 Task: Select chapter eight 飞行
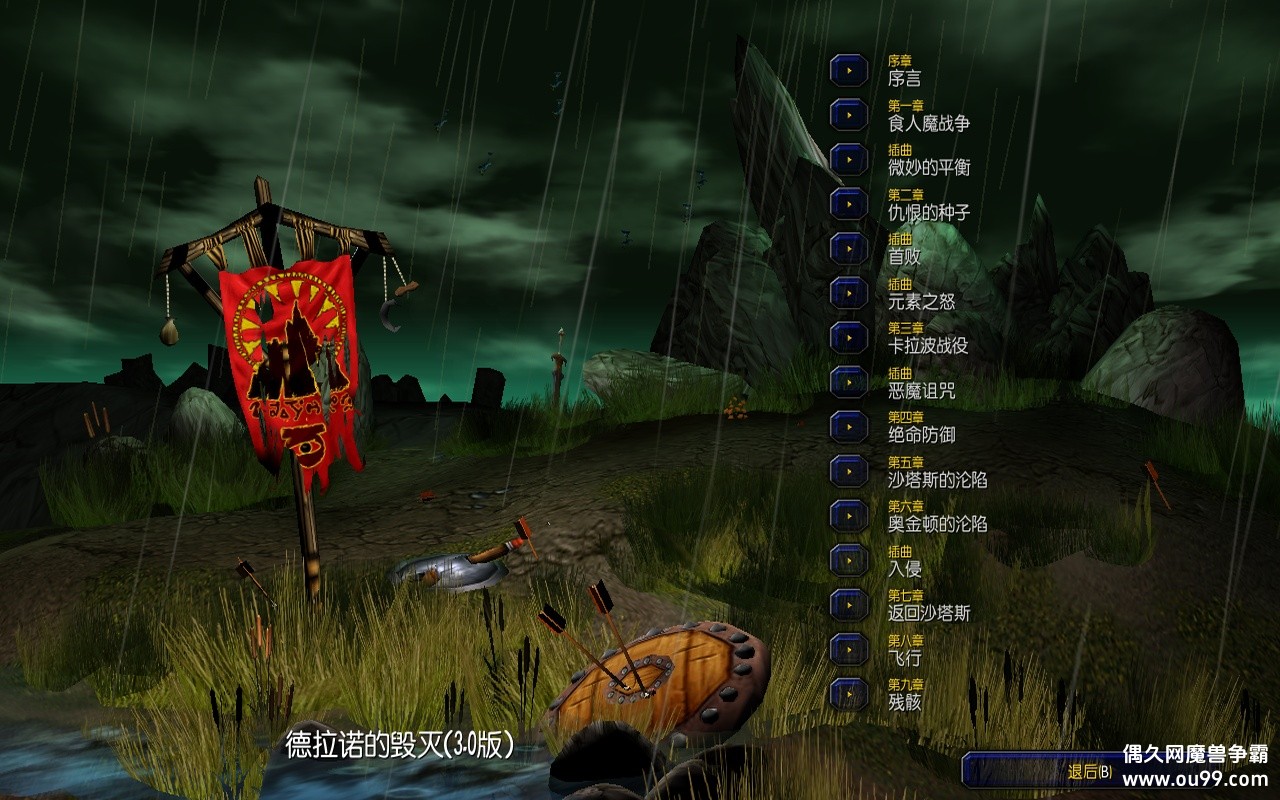(x=849, y=649)
